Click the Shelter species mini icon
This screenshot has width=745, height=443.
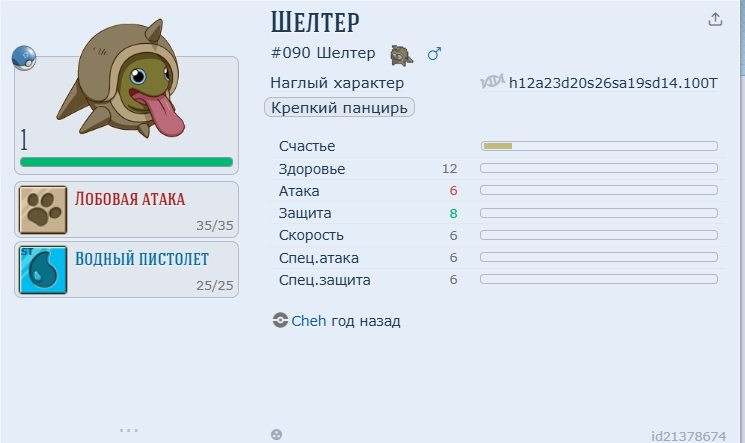401,54
